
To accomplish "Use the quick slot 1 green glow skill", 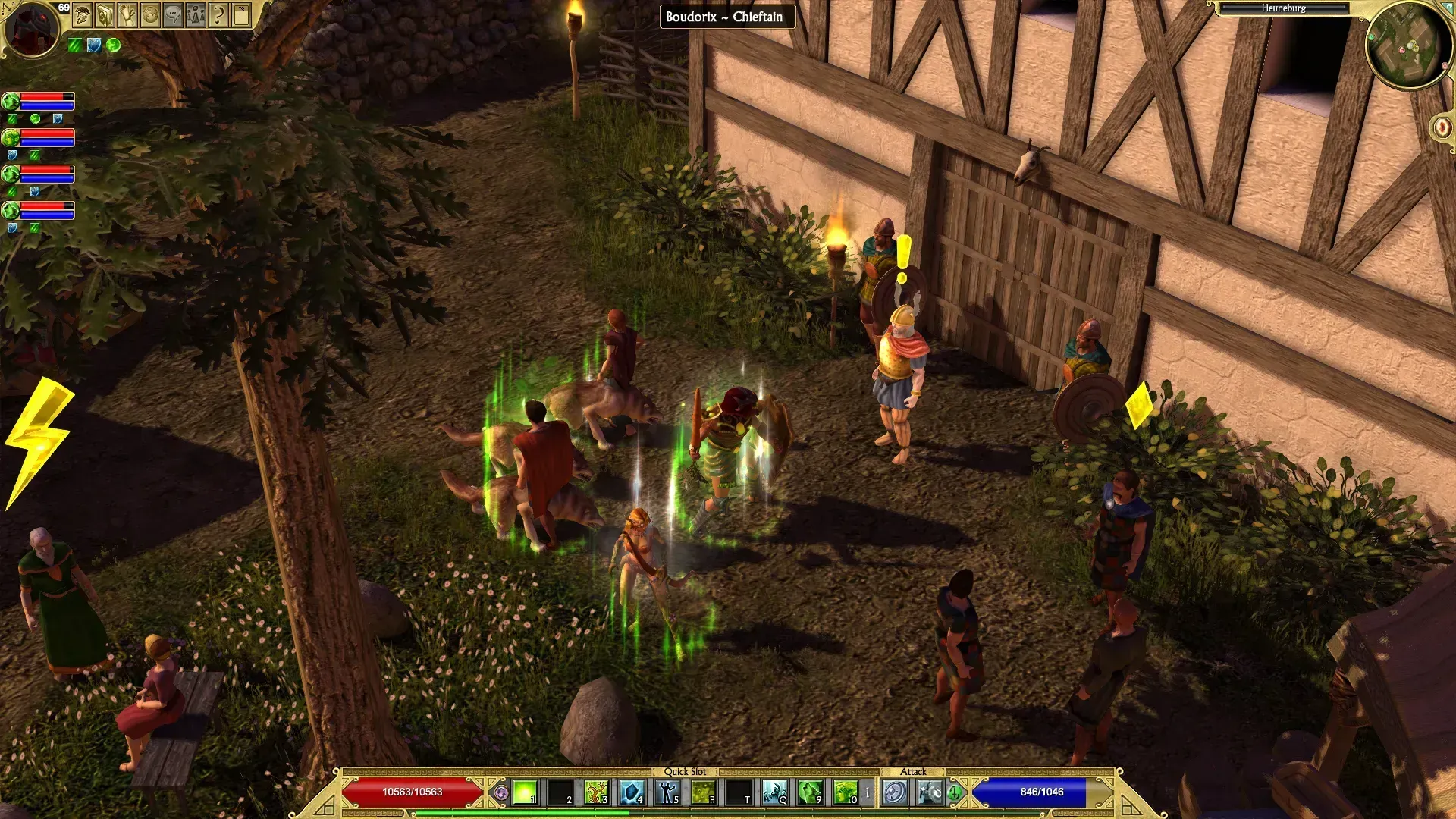I will pos(525,792).
